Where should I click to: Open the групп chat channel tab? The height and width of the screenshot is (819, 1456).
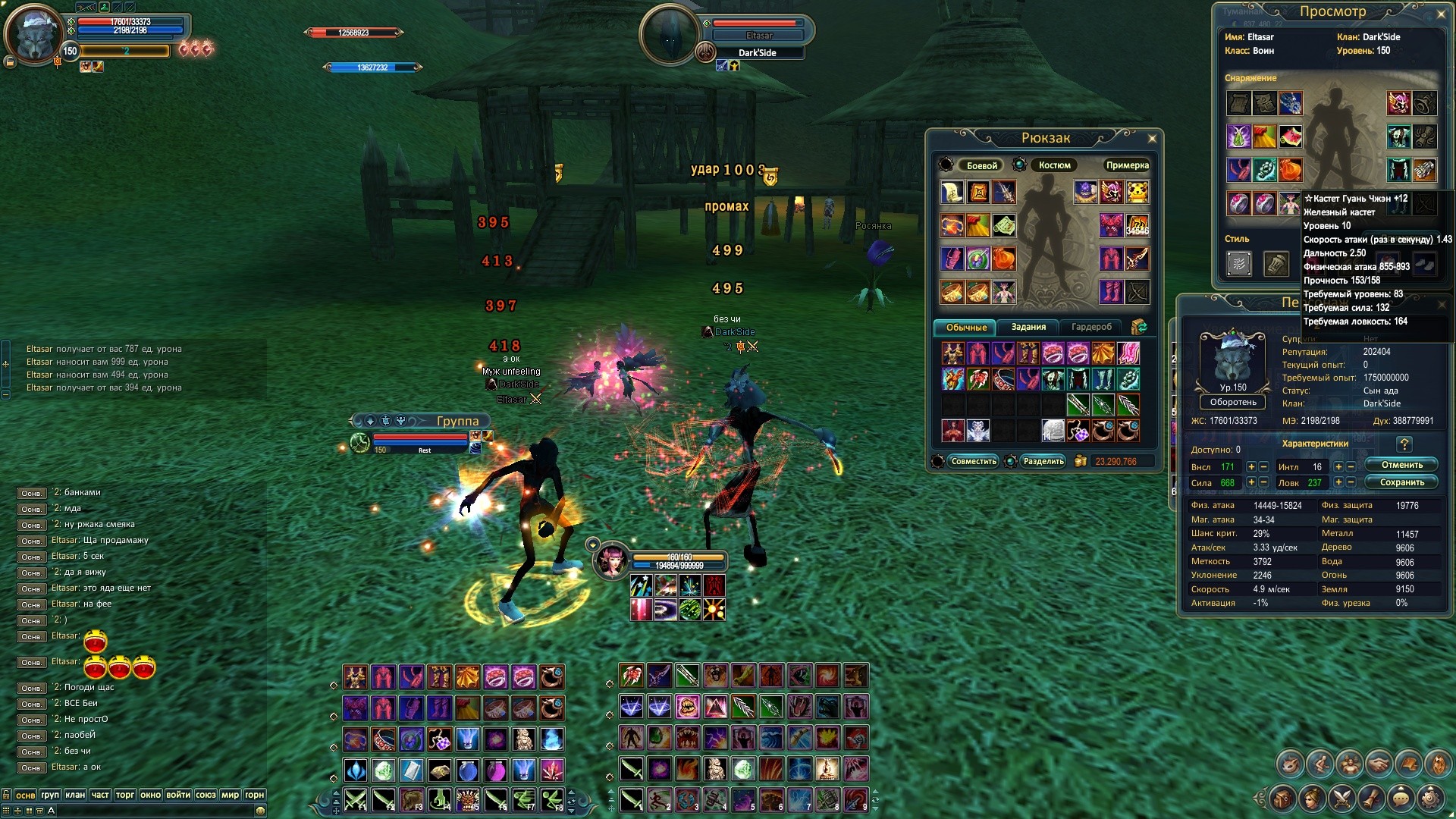tap(50, 795)
